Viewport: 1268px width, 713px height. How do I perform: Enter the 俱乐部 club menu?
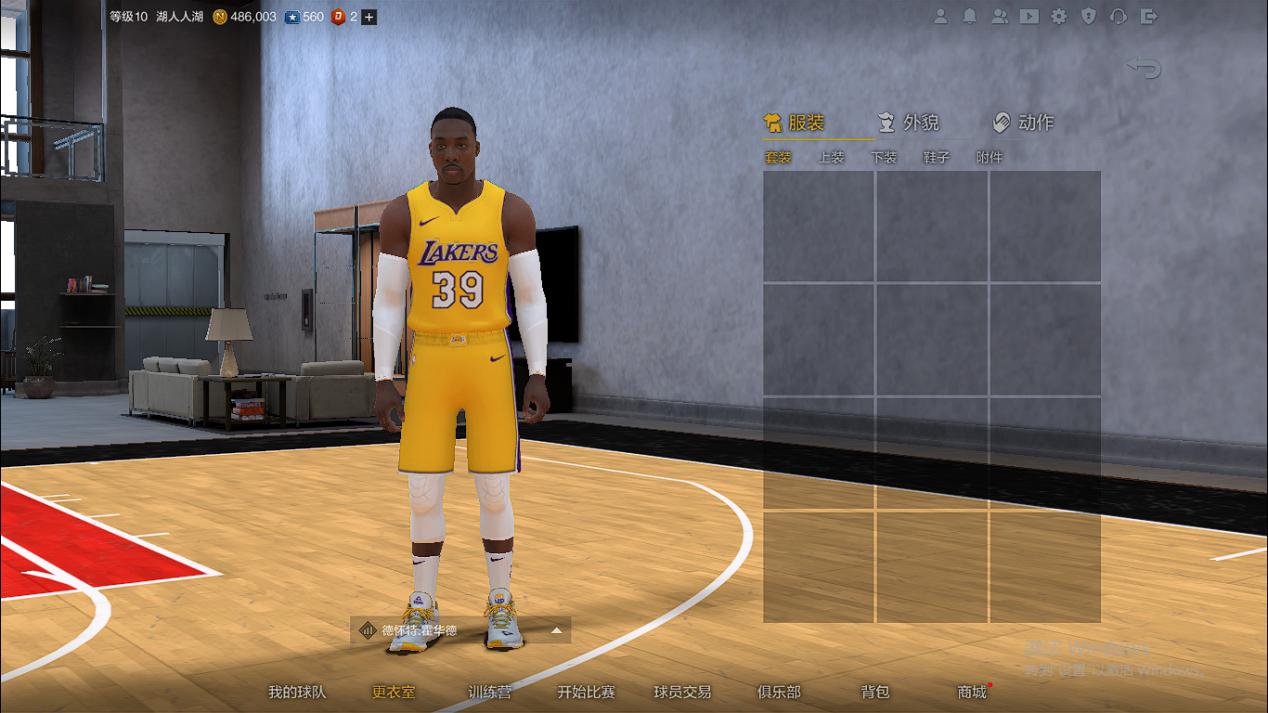point(779,692)
